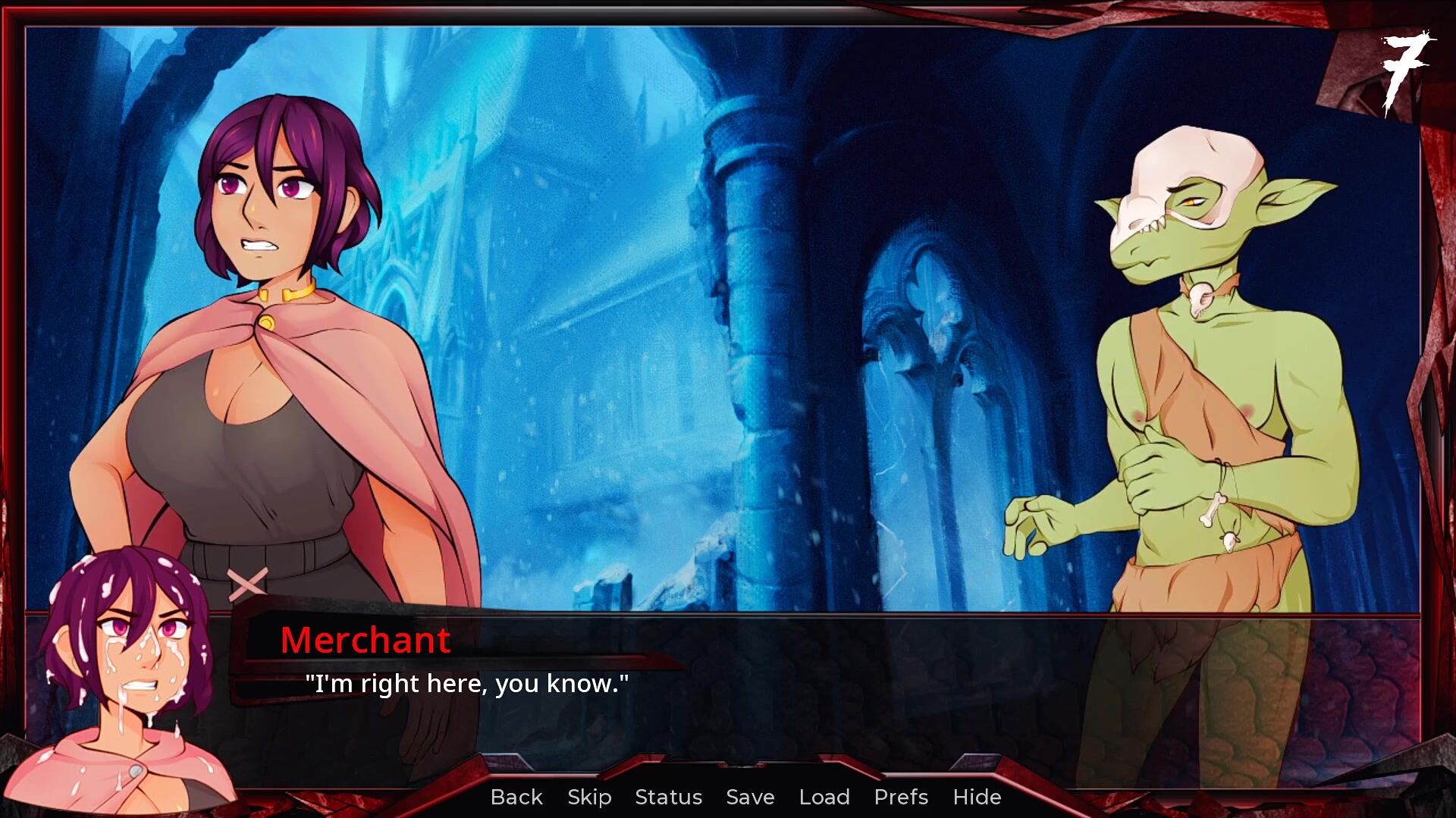Open the Status screen
1456x818 pixels.
668,797
